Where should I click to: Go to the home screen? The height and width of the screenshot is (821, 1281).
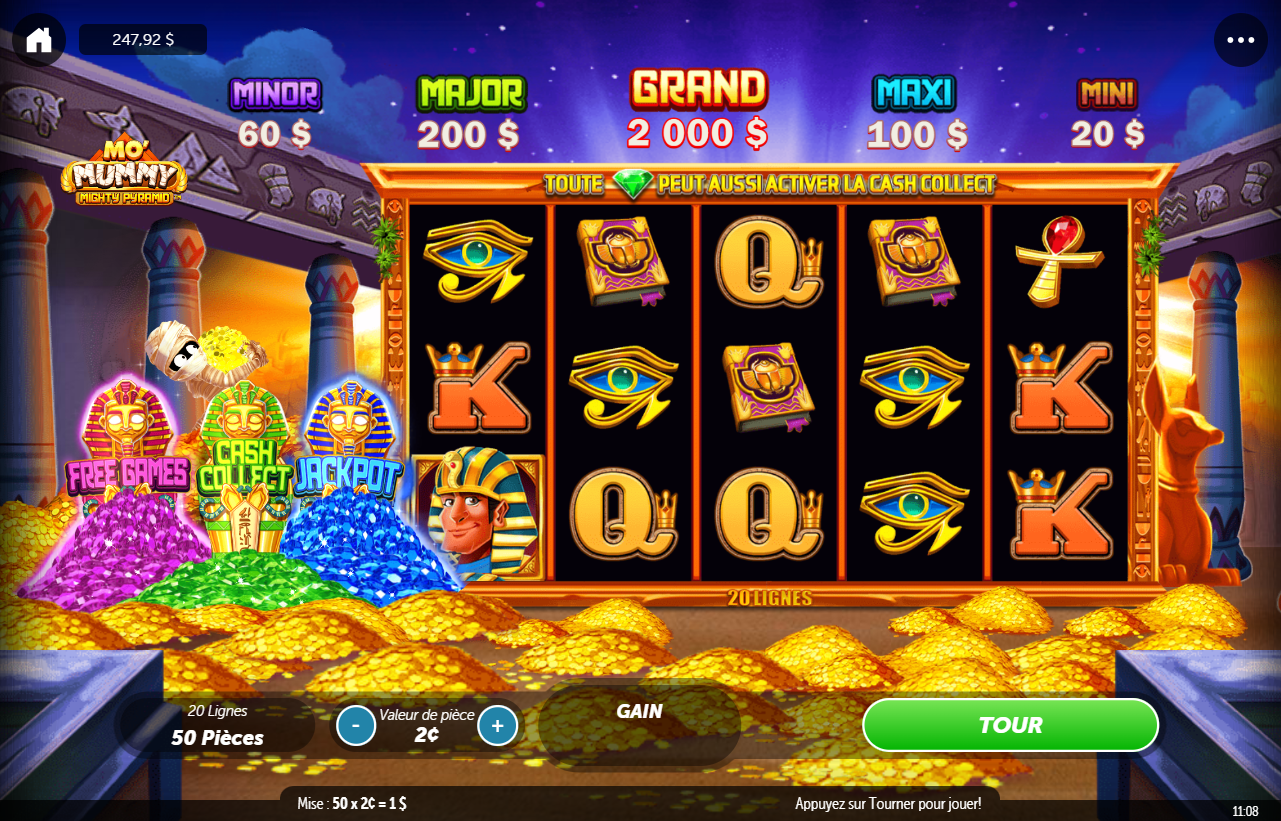tap(39, 40)
